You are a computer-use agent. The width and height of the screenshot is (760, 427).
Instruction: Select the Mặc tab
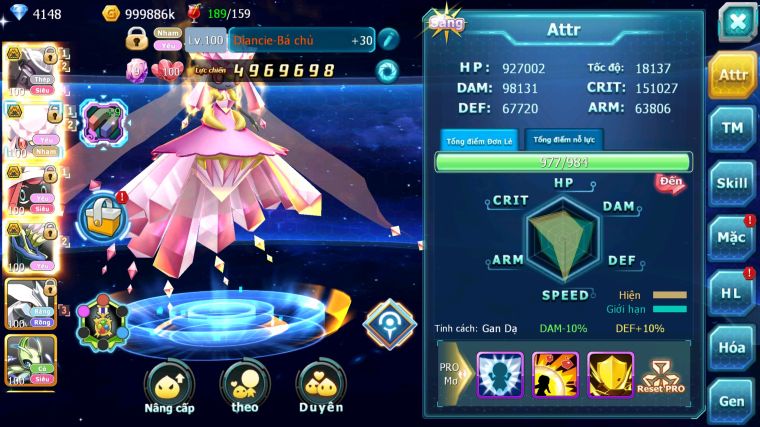click(x=732, y=238)
